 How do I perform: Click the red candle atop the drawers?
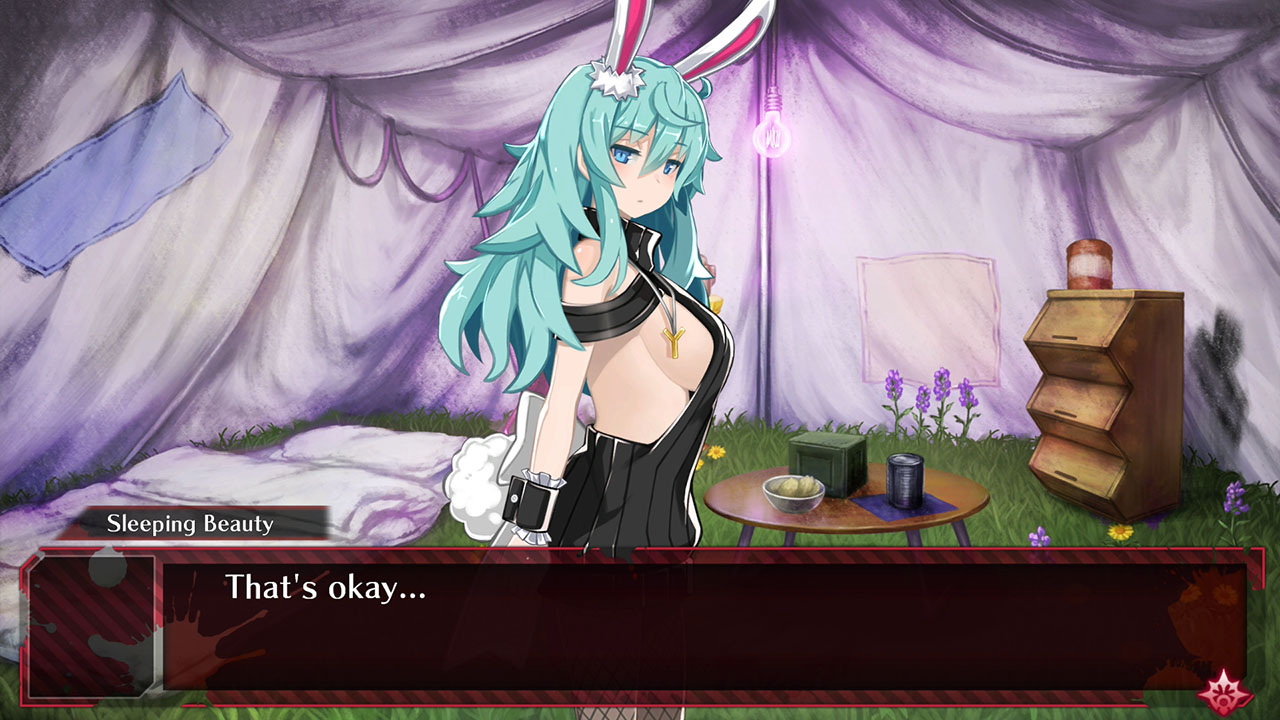[1090, 262]
